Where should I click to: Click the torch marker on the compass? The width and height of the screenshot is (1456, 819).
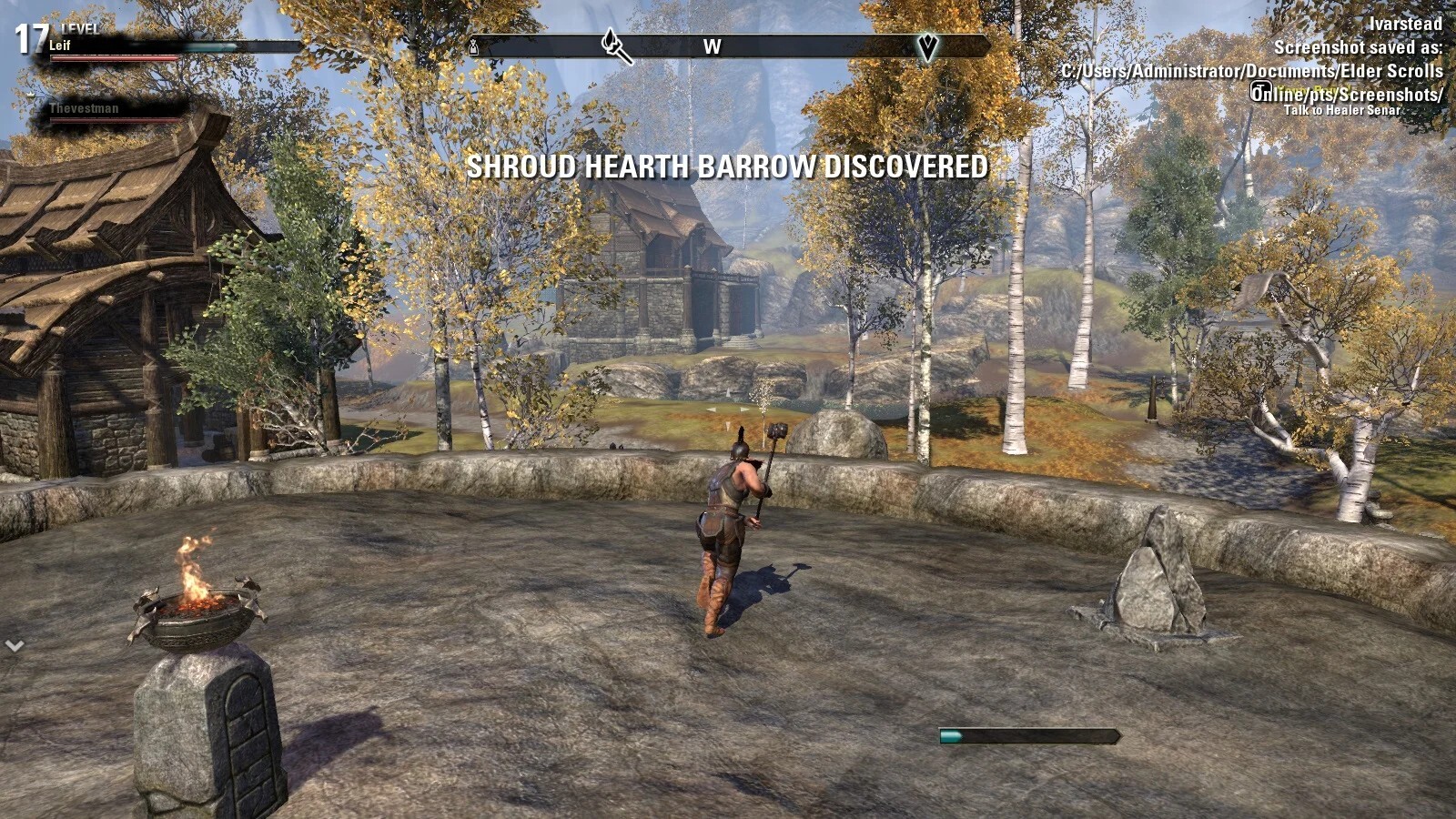[x=617, y=45]
